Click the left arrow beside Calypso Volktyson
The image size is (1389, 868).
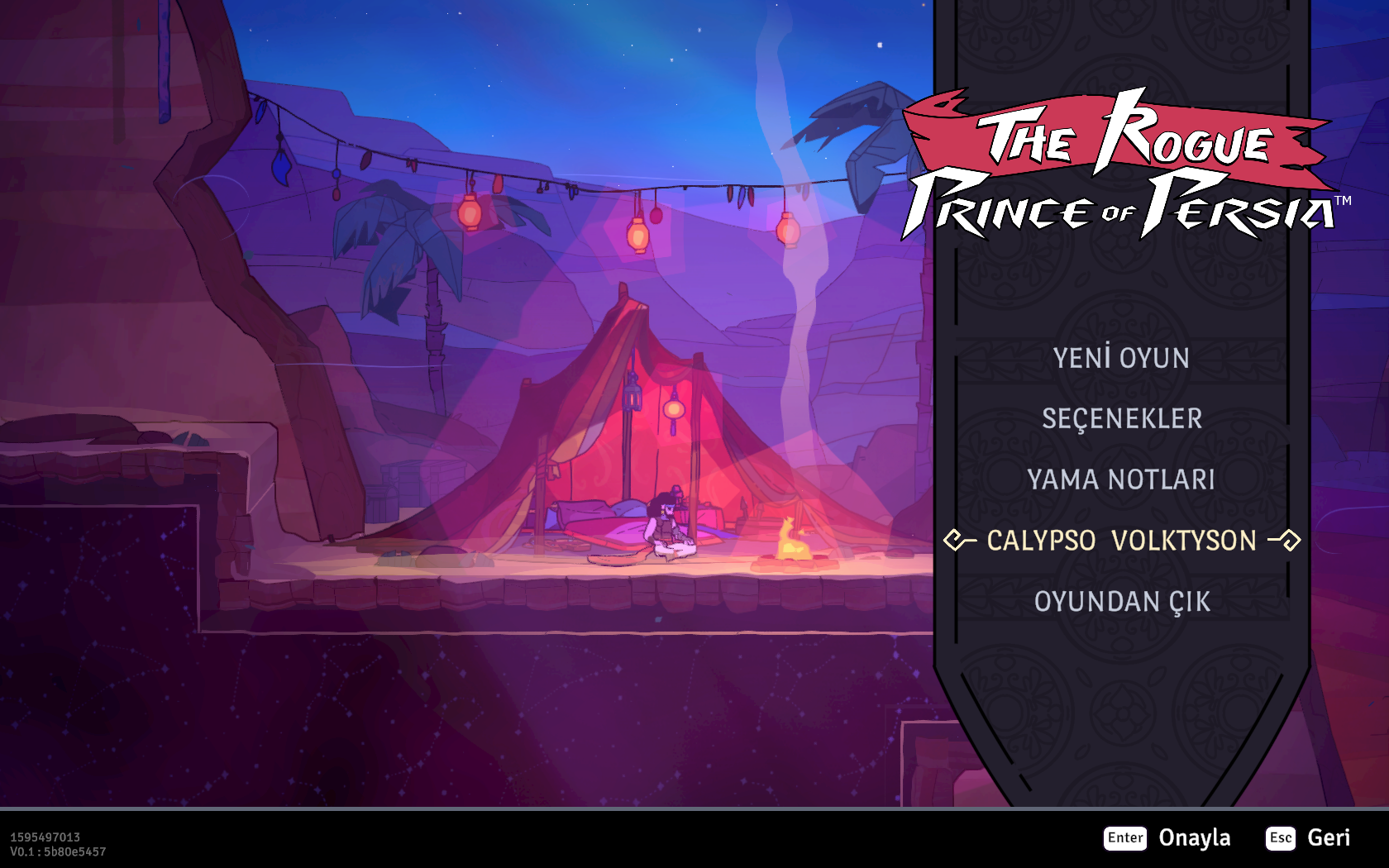pyautogui.click(x=959, y=541)
